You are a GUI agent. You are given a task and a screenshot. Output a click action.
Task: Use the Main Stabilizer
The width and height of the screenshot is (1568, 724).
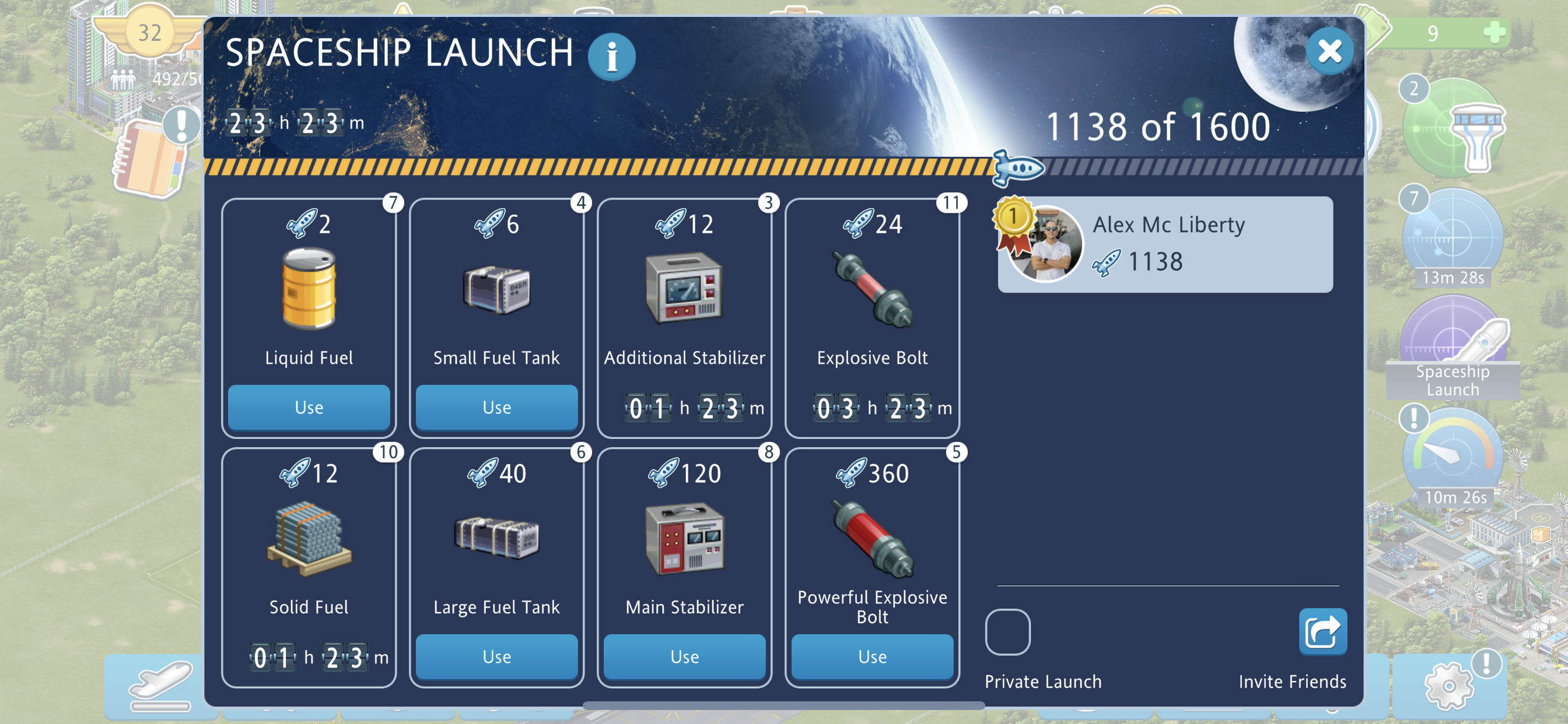pyautogui.click(x=684, y=656)
